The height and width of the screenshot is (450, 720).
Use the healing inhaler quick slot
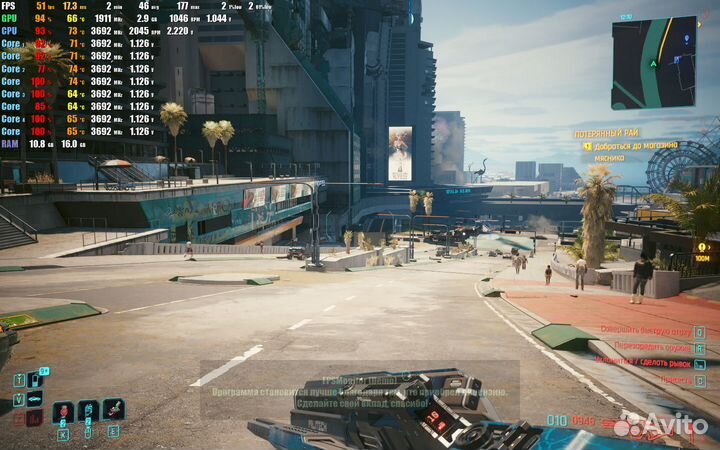point(88,410)
